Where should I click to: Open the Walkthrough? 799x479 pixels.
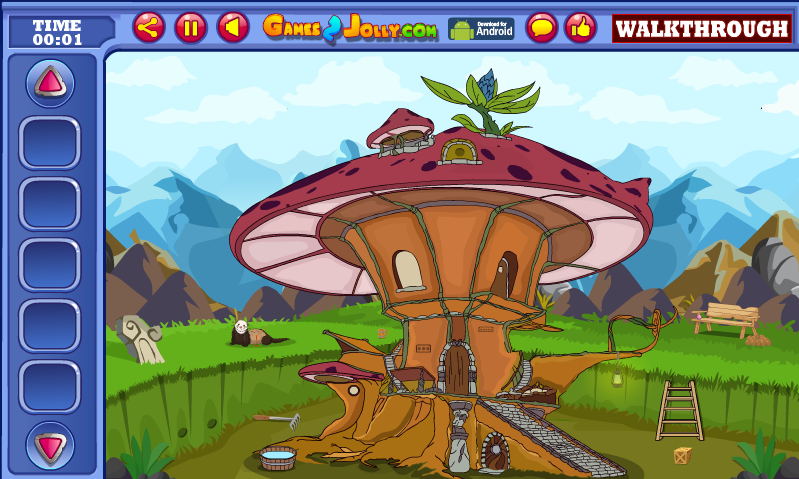coord(701,28)
